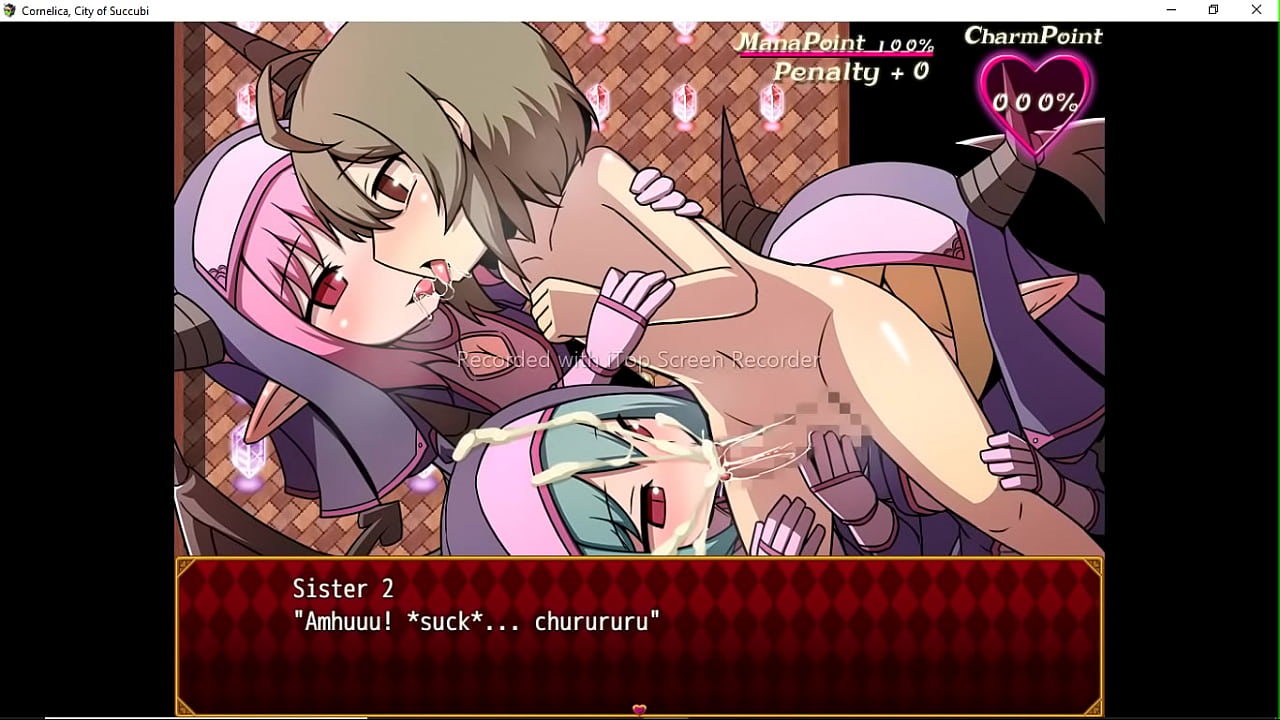Click the Sister 2 name label
The height and width of the screenshot is (720, 1280).
click(x=343, y=588)
